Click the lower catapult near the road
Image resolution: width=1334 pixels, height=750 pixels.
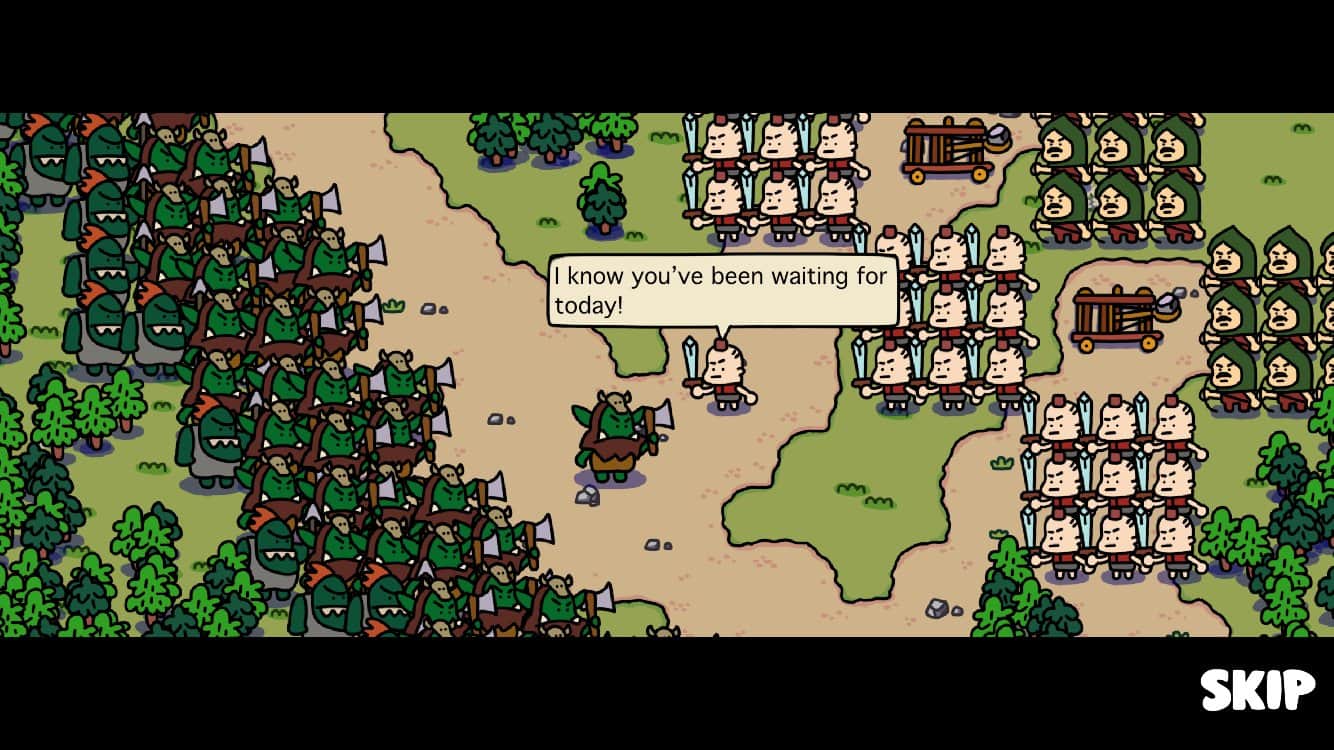pyautogui.click(x=1117, y=315)
